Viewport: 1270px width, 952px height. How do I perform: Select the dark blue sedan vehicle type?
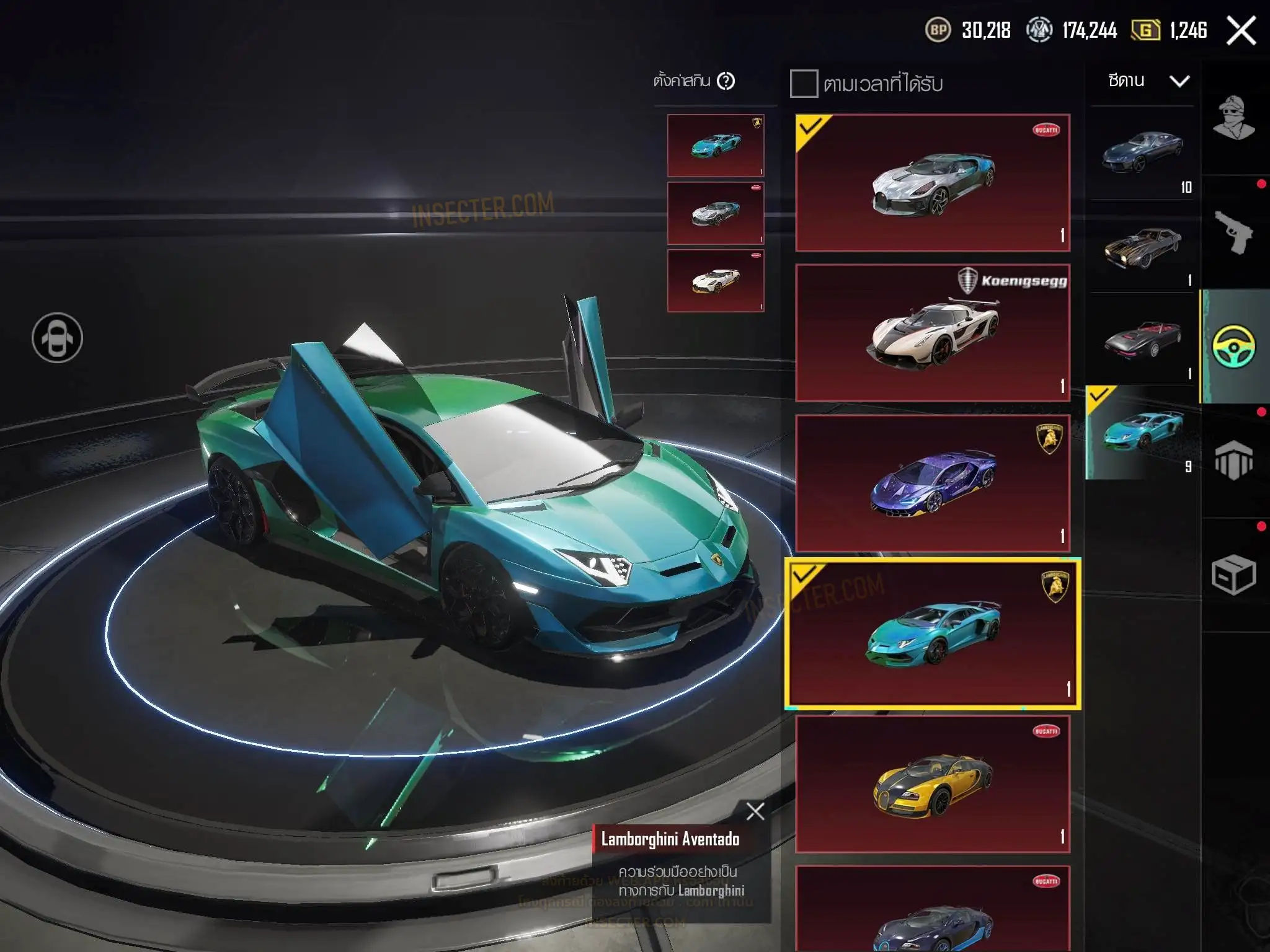pyautogui.click(x=1142, y=153)
